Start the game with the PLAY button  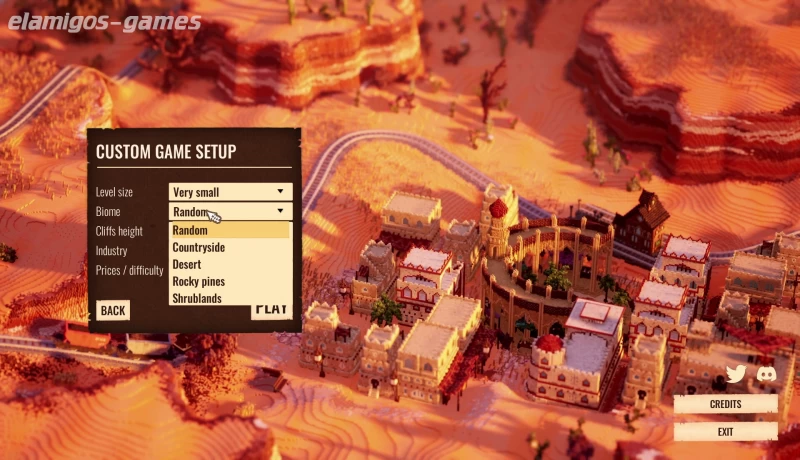(x=272, y=310)
